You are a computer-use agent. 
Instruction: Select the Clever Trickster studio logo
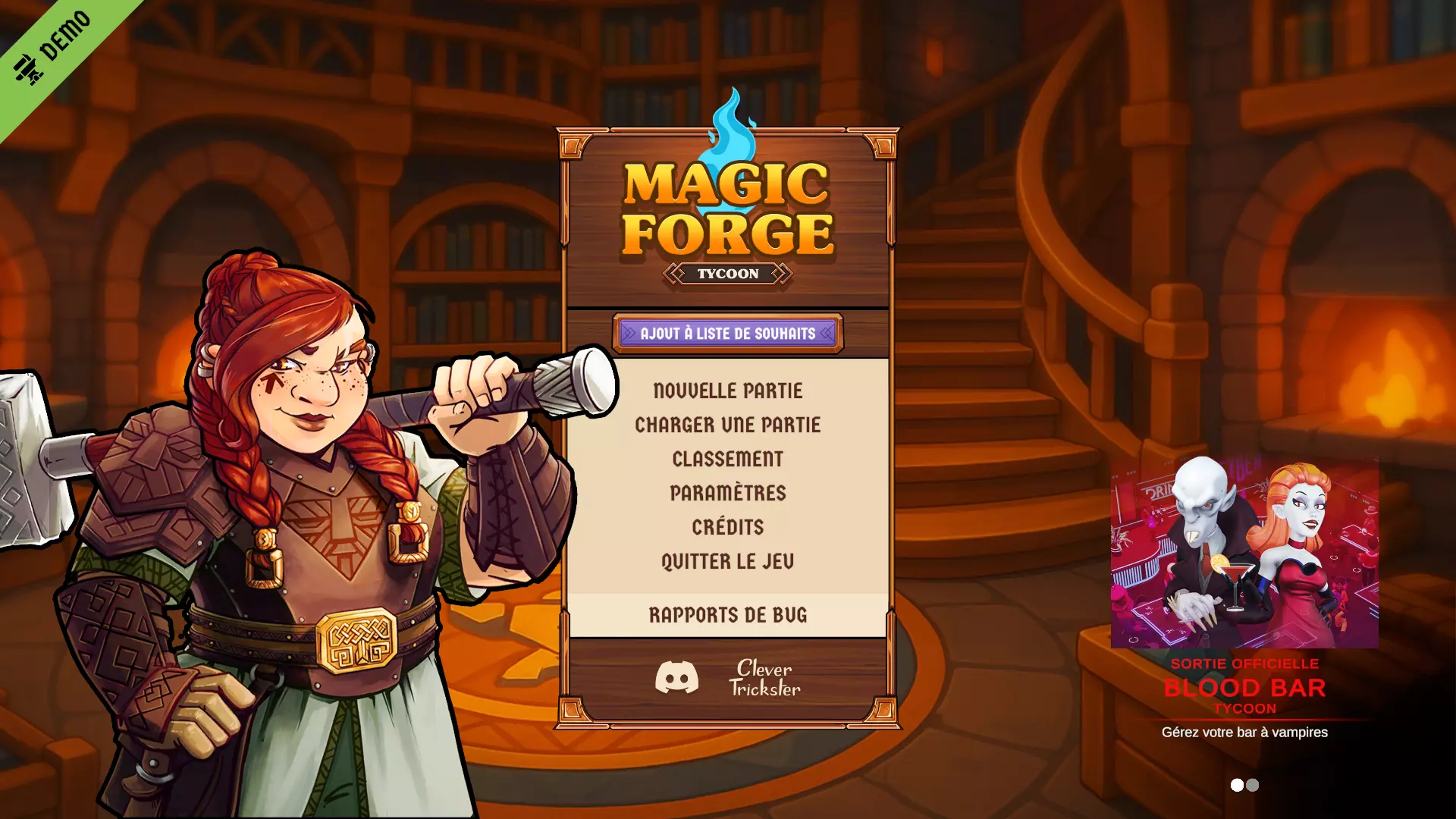tap(764, 679)
